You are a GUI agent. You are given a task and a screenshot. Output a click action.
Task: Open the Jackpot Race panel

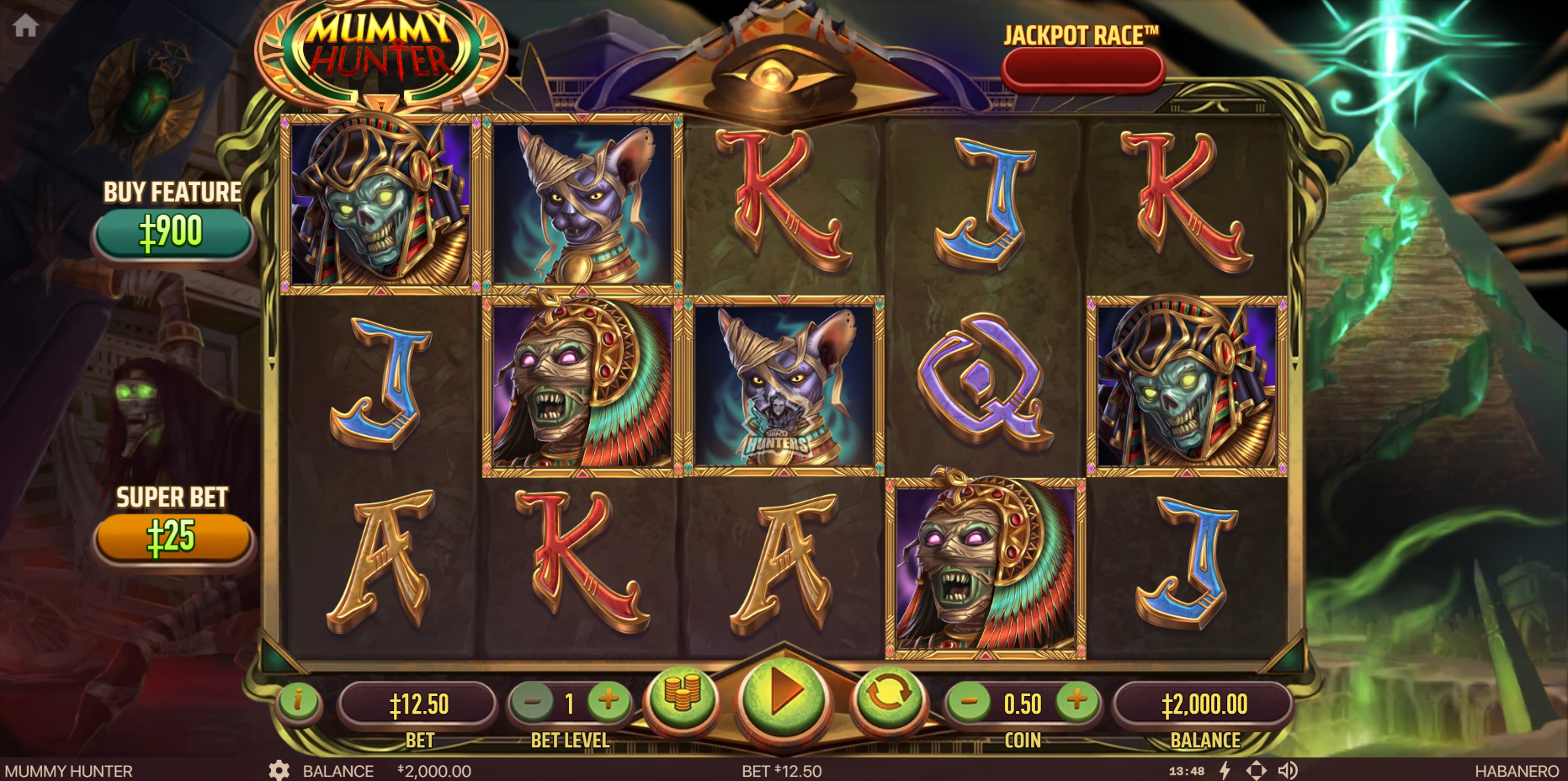pyautogui.click(x=1082, y=69)
